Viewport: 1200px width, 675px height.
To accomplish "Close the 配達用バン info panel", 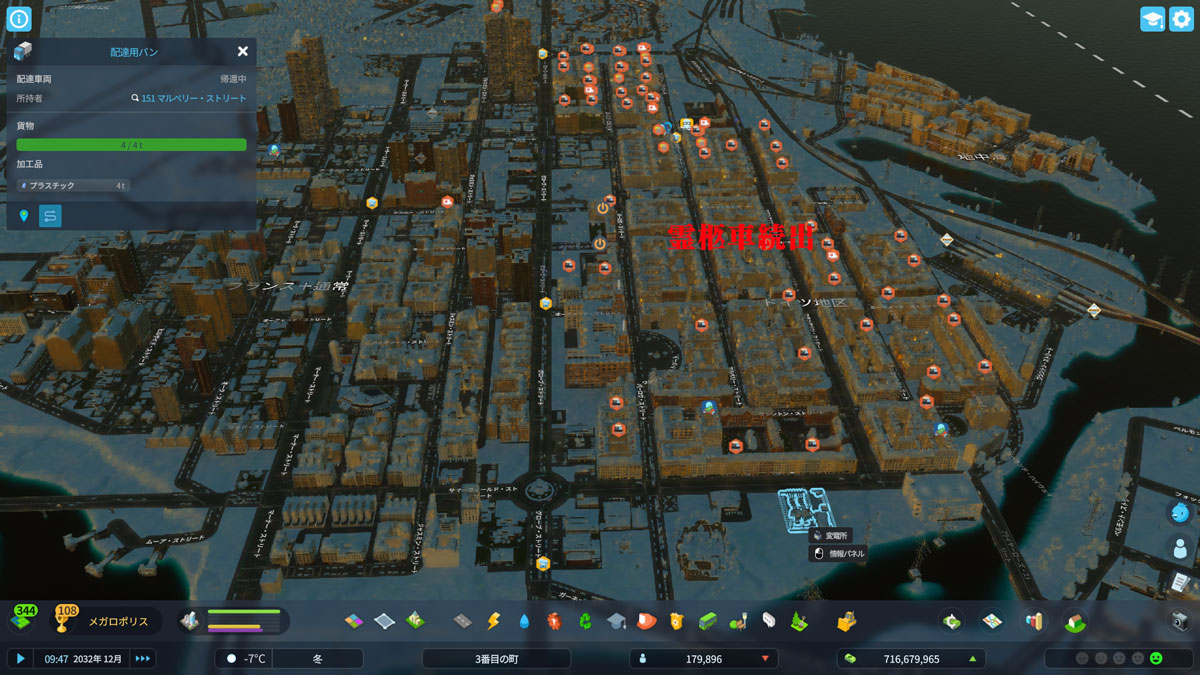I will click(x=243, y=51).
